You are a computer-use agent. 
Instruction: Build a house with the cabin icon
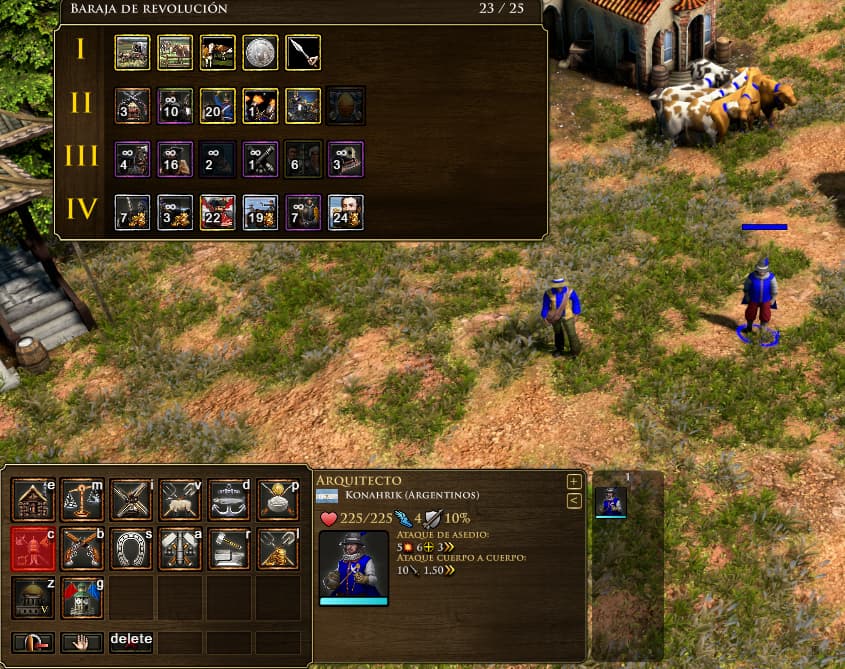click(x=33, y=499)
